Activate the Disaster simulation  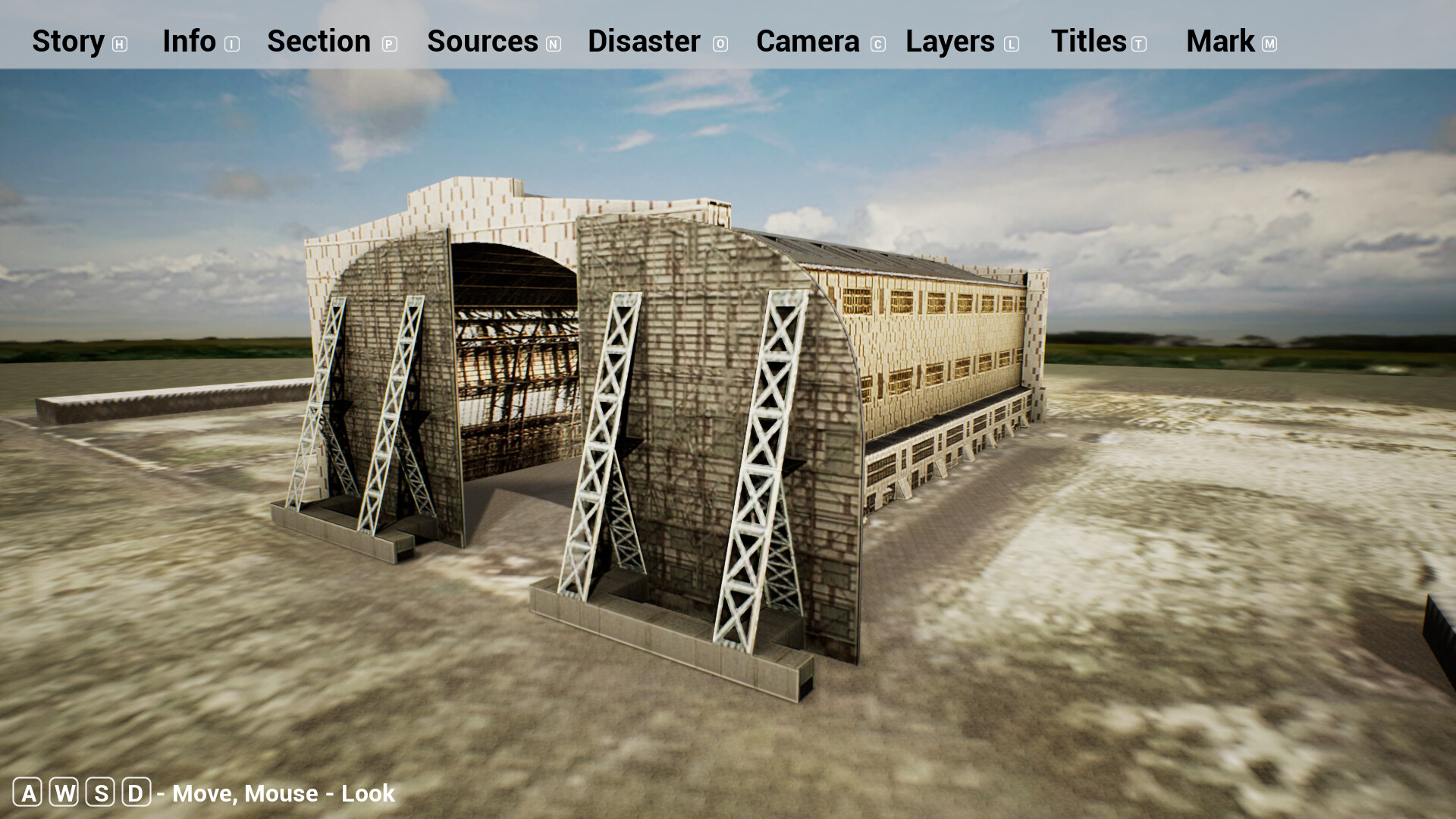point(645,42)
